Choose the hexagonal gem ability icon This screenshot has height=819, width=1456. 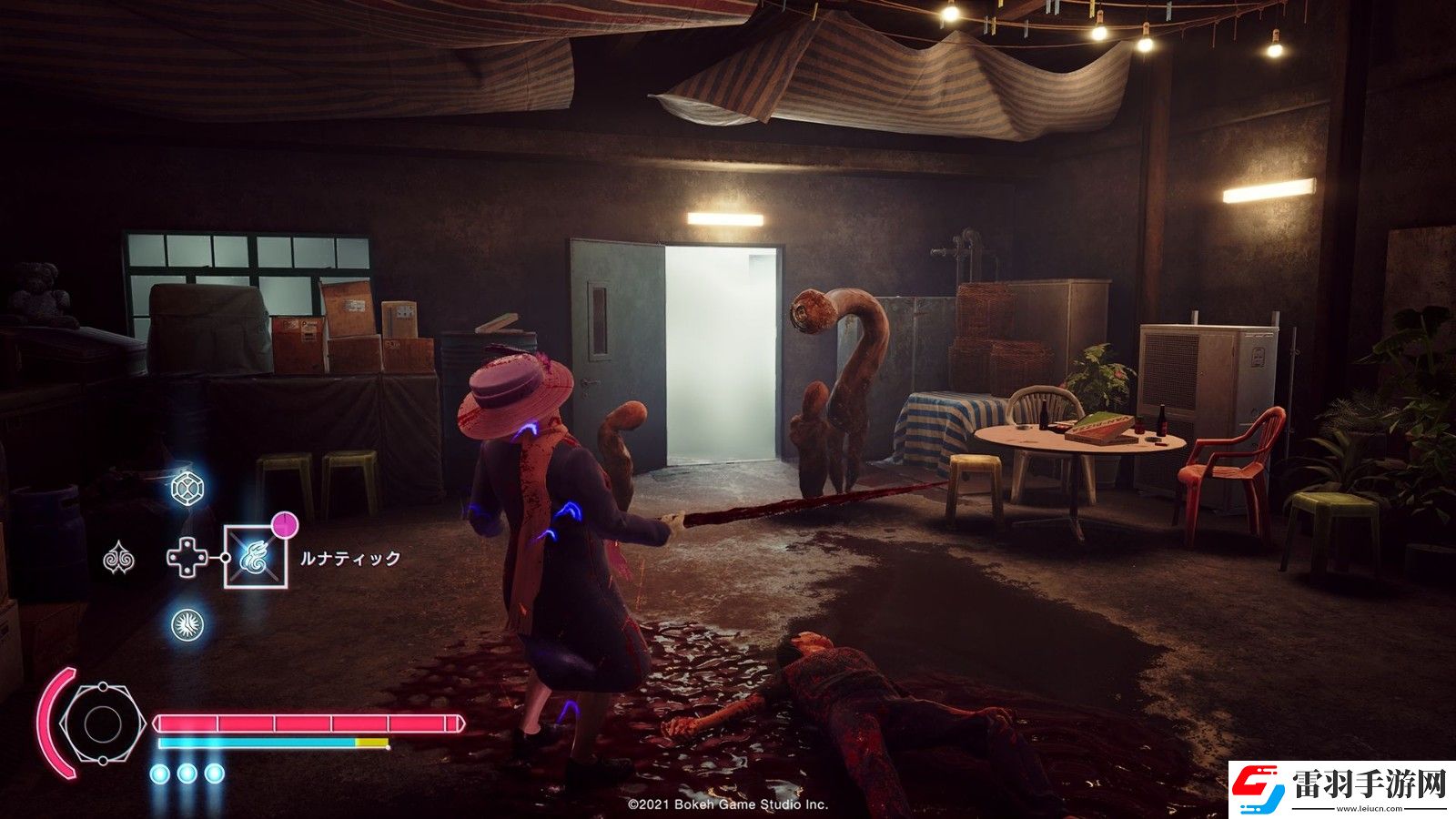click(x=187, y=488)
